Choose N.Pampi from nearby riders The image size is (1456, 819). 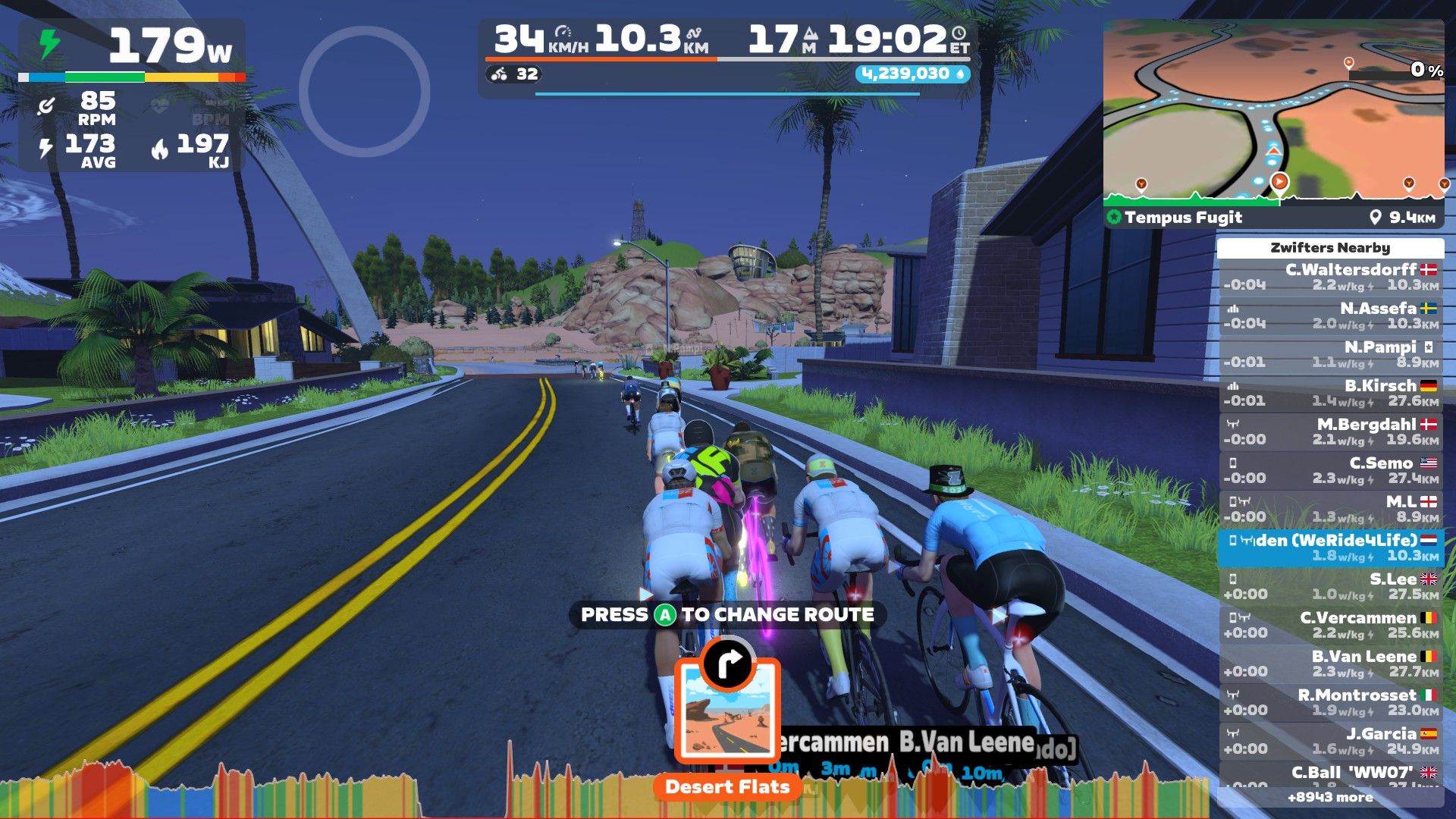pos(1330,354)
